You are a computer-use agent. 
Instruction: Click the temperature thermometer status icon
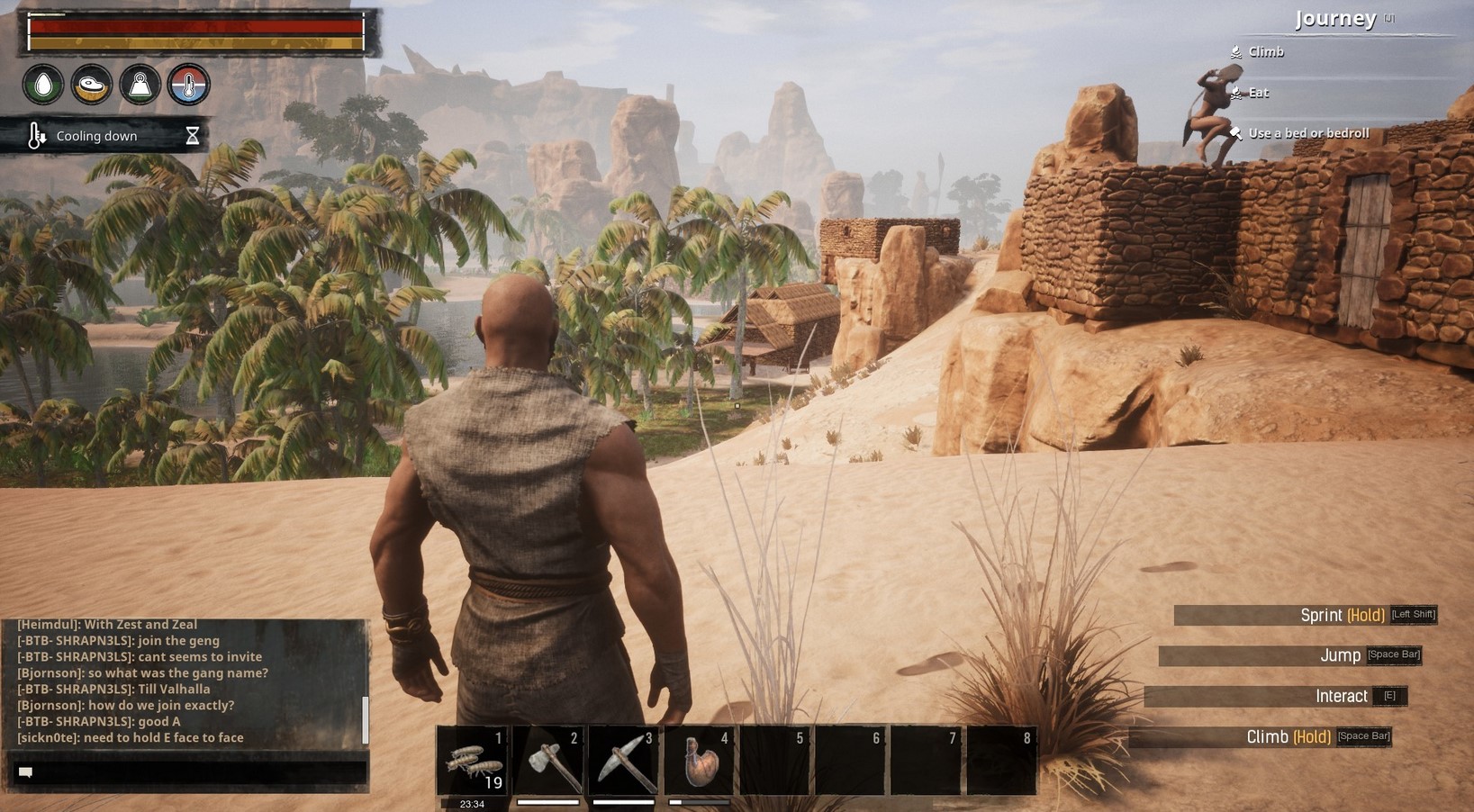188,84
